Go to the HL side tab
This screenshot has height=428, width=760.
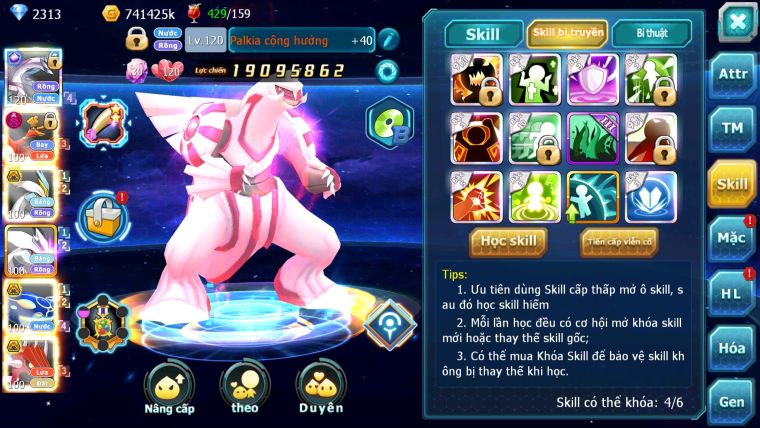(731, 293)
